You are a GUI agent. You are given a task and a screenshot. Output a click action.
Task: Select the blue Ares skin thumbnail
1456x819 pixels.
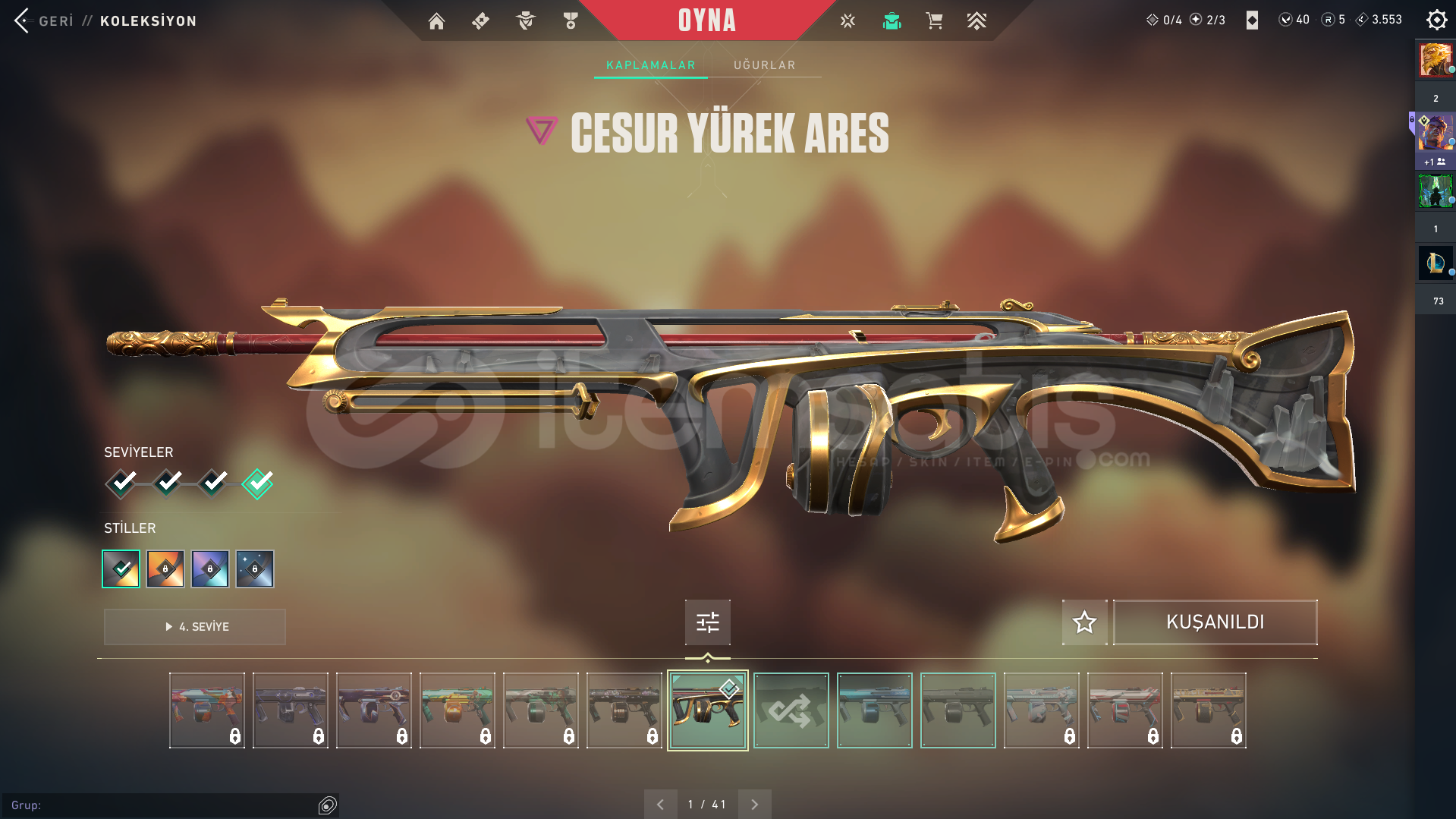pos(874,710)
